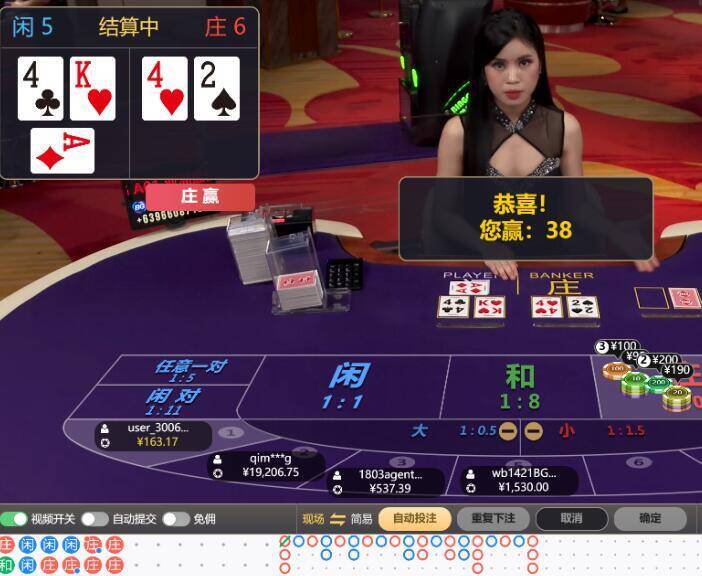This screenshot has height=576, width=702.
Task: Toggle the 视频开关 video switch
Action: (x=15, y=519)
